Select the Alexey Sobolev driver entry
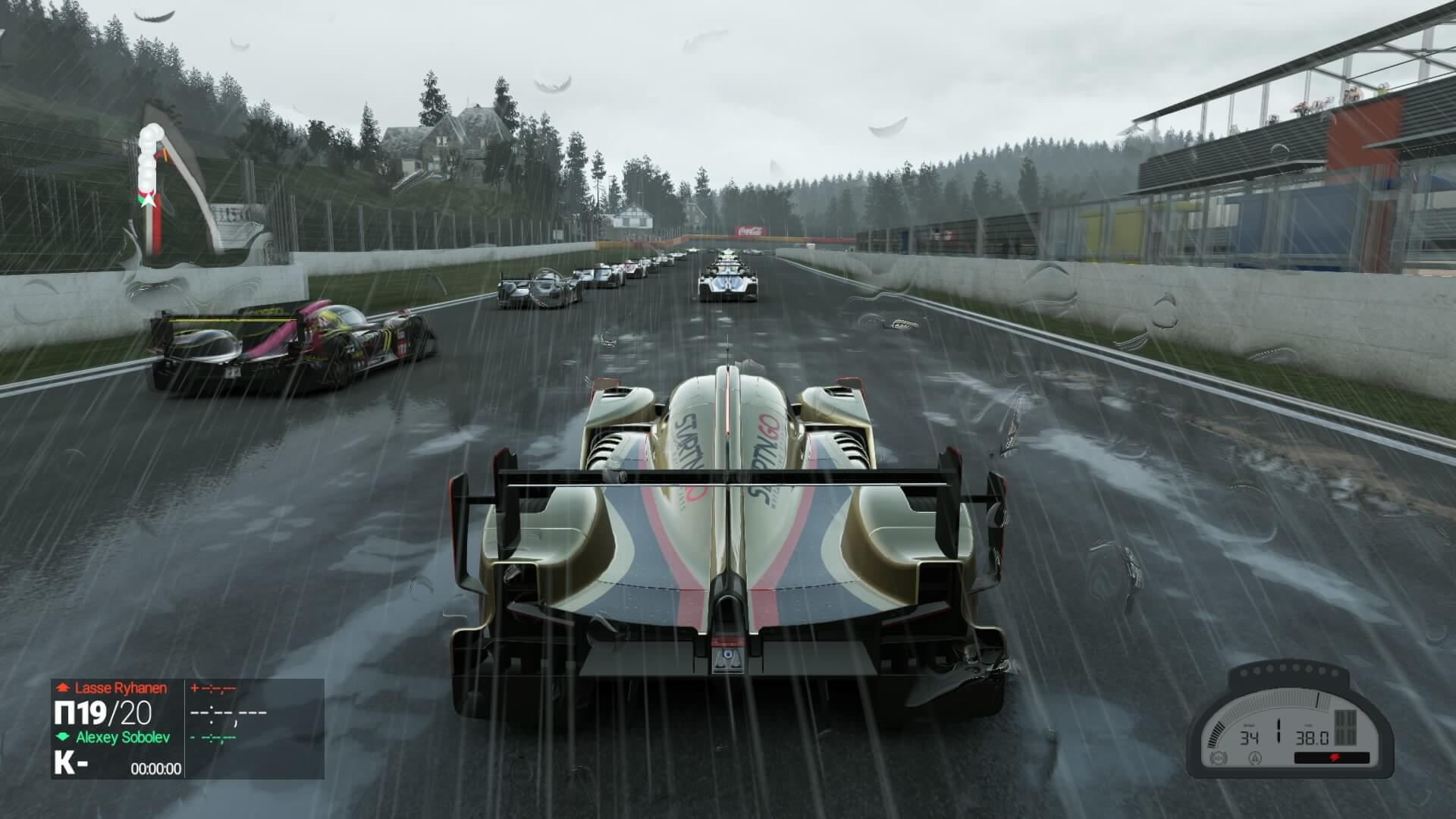The image size is (1456, 819). (x=122, y=737)
